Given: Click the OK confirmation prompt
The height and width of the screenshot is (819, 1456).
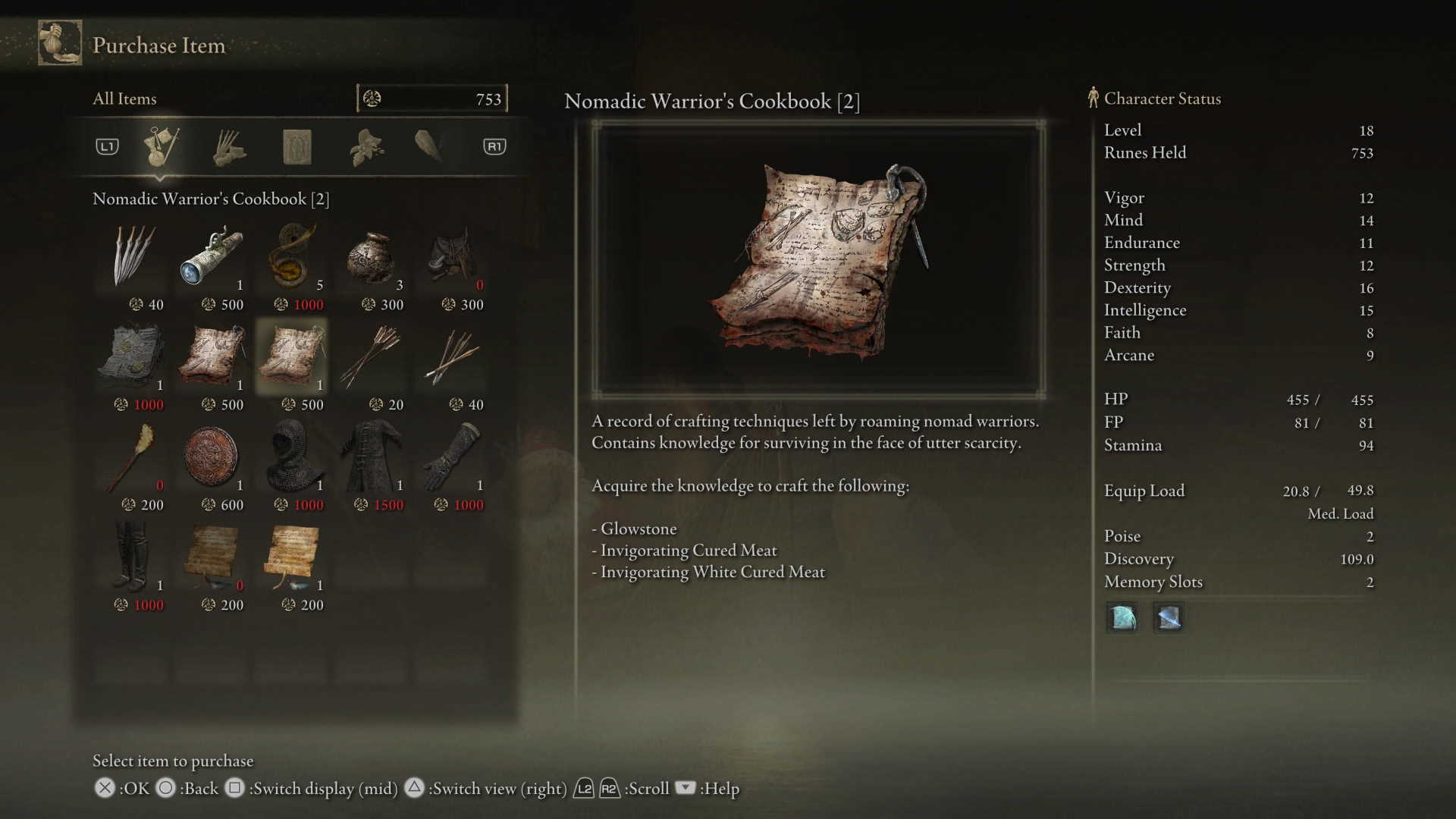Looking at the screenshot, I should click(x=105, y=789).
